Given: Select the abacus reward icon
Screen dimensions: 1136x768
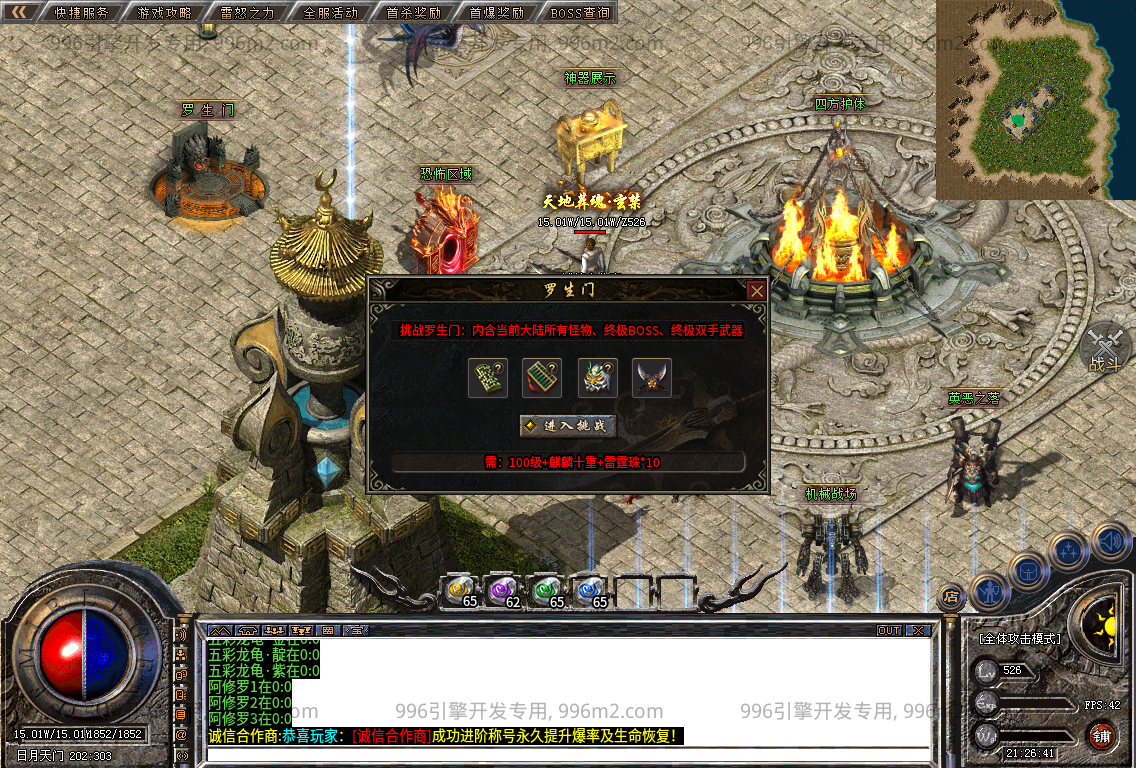Looking at the screenshot, I should 543,378.
